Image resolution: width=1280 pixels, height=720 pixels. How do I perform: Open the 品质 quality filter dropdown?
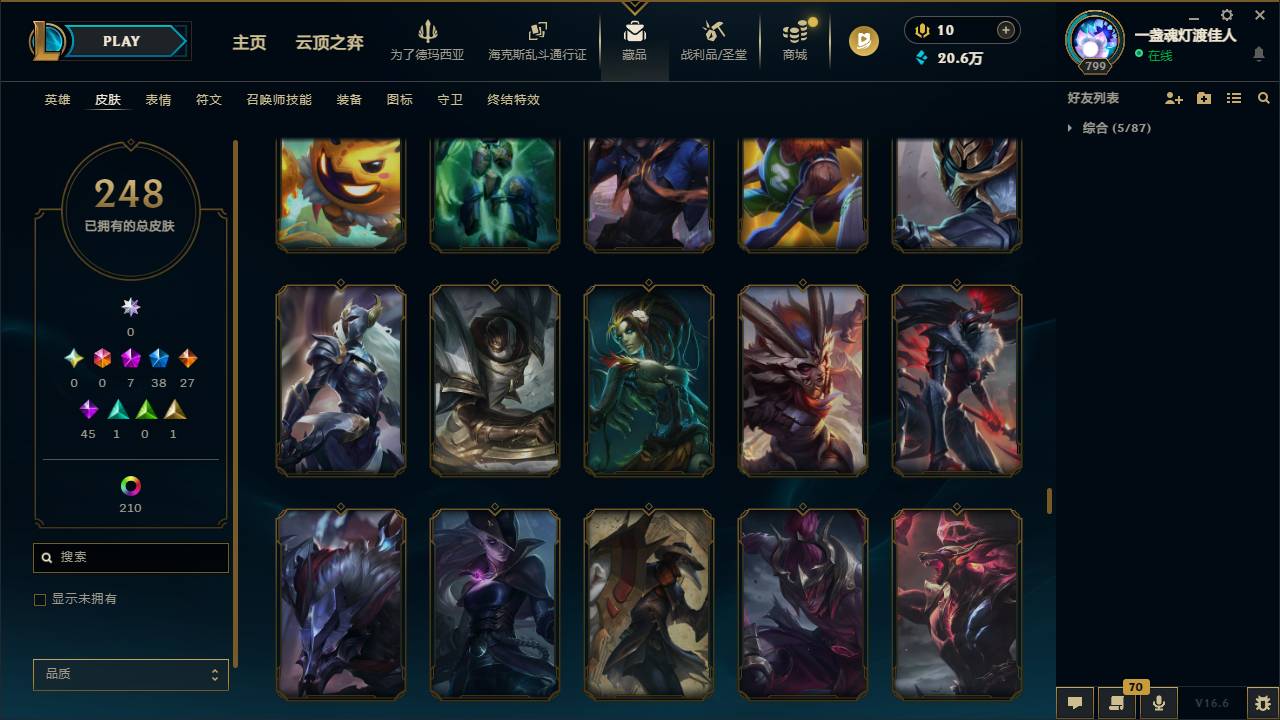[x=130, y=674]
